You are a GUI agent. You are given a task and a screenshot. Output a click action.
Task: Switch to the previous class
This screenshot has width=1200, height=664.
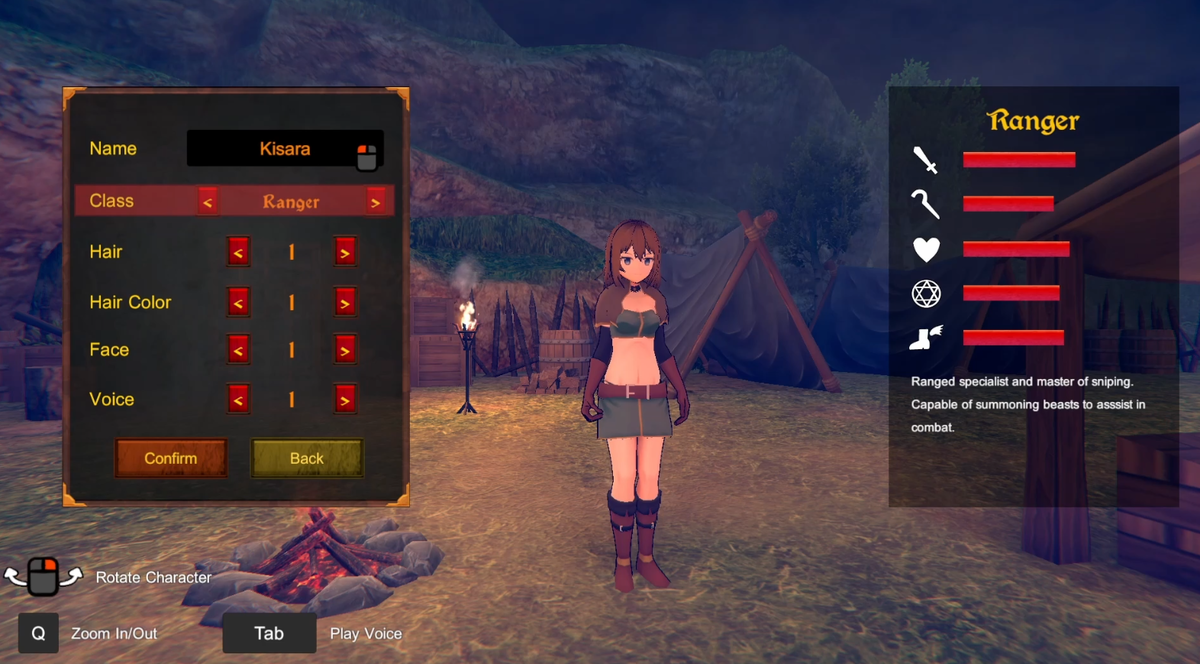pyautogui.click(x=207, y=201)
